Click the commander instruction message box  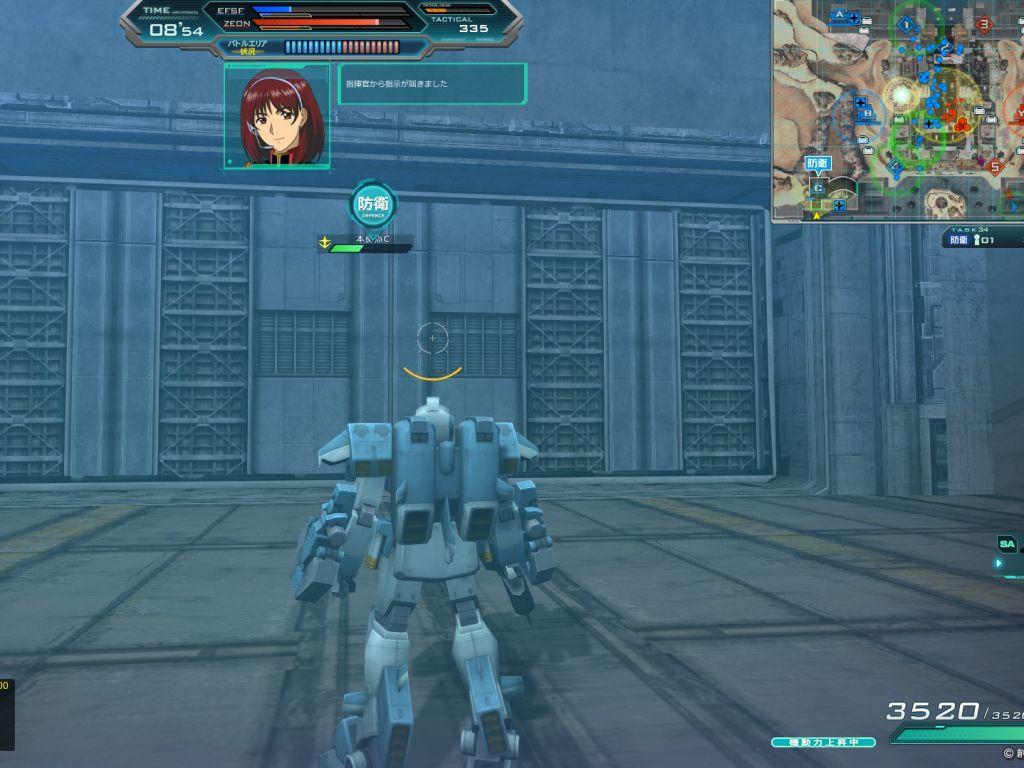click(x=432, y=84)
